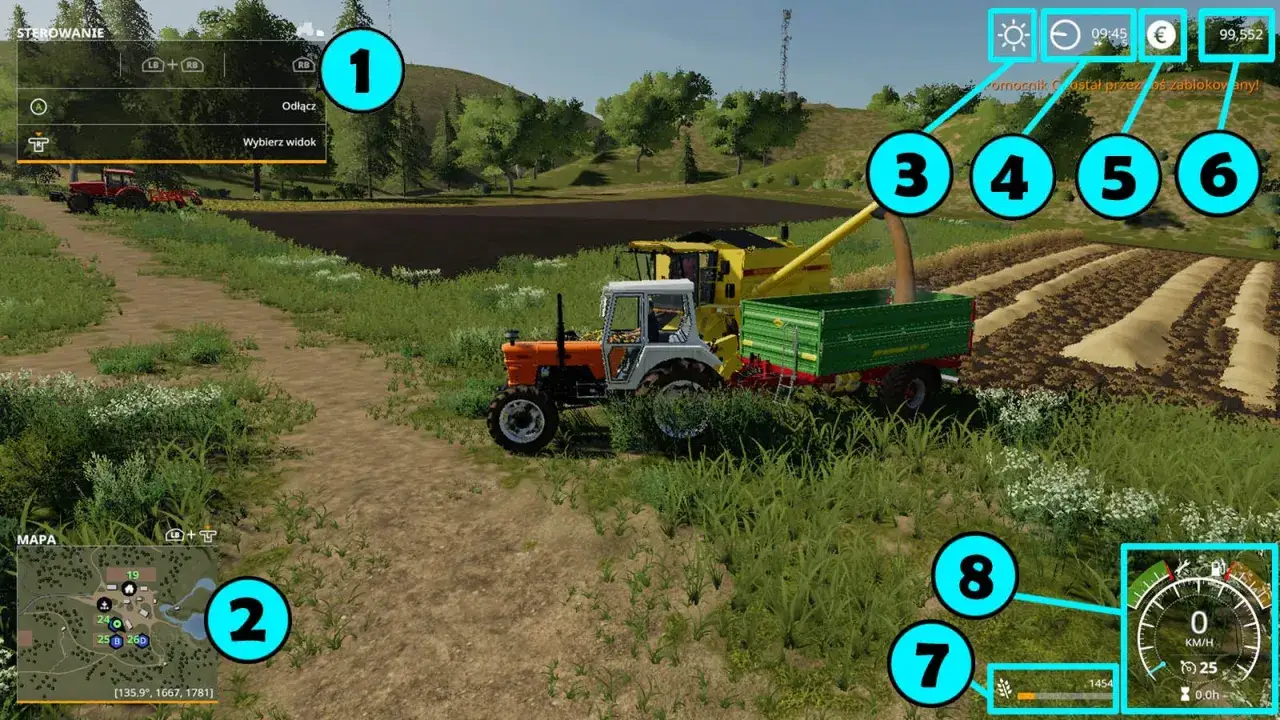Viewport: 1280px width, 720px height.
Task: Click the euro currency icon
Action: click(1161, 37)
